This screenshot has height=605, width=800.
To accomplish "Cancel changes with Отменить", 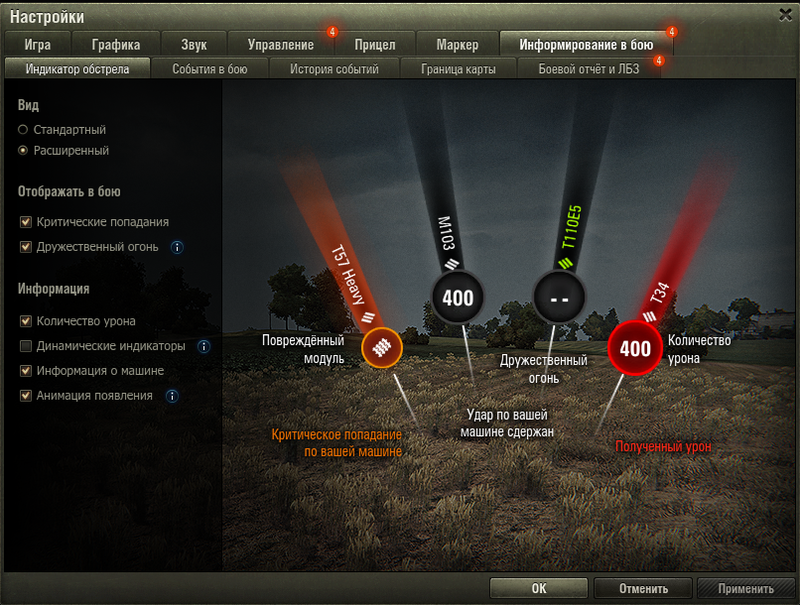I will [x=643, y=589].
